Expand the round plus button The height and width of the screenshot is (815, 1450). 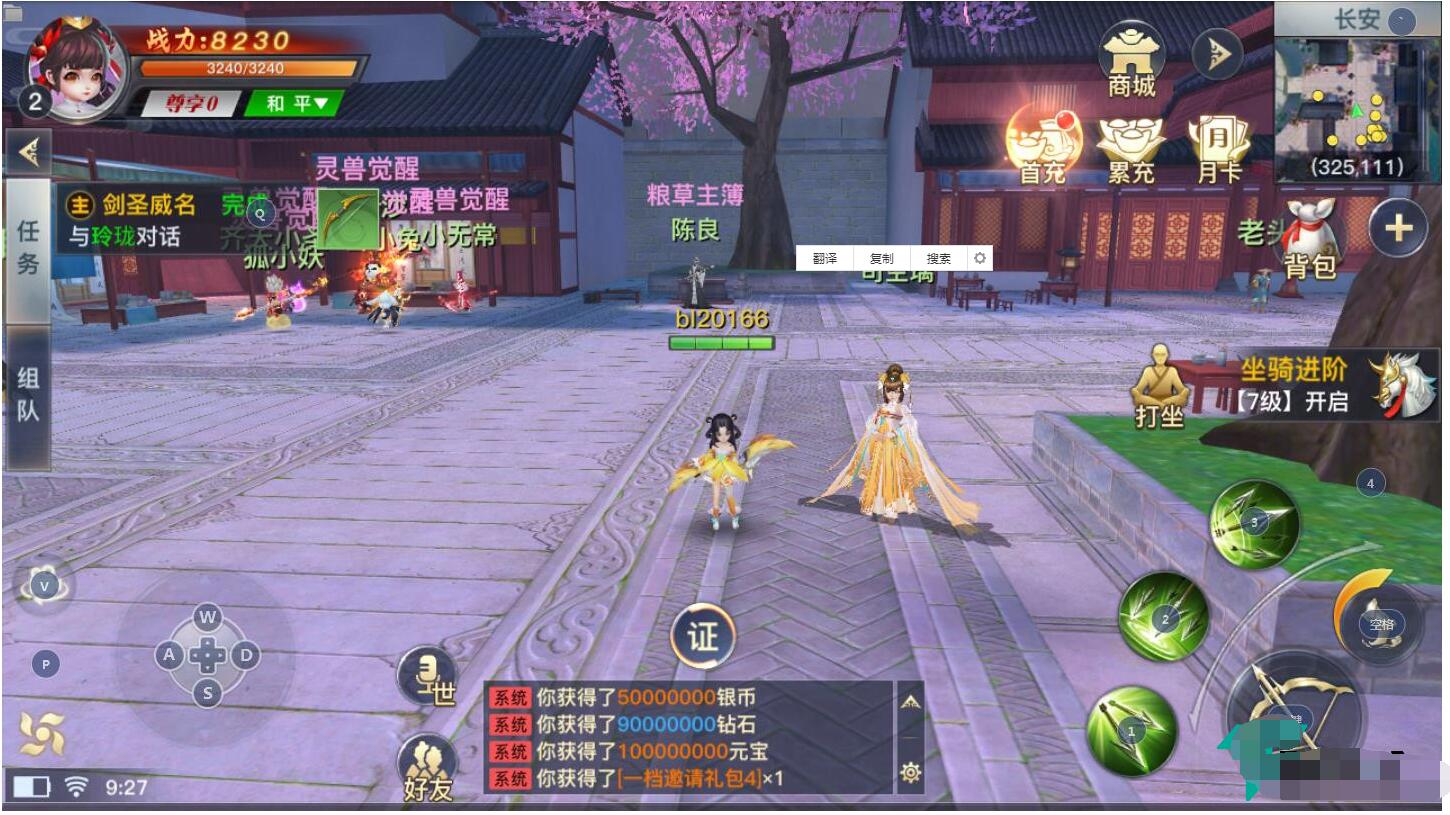1397,229
